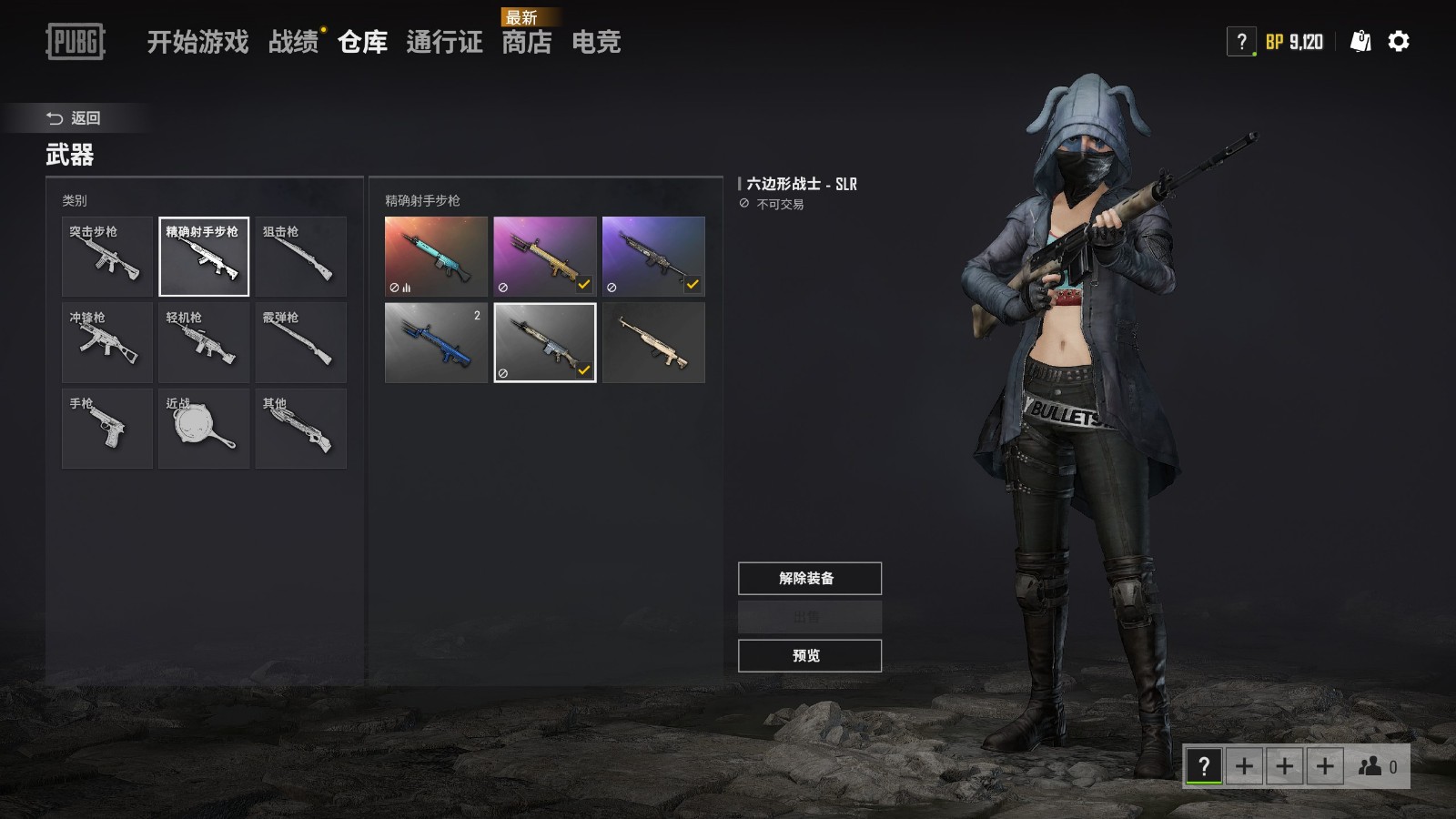This screenshot has width=1456, height=819.
Task: Open the 霰弹枪 shotgun category
Action: click(x=301, y=342)
